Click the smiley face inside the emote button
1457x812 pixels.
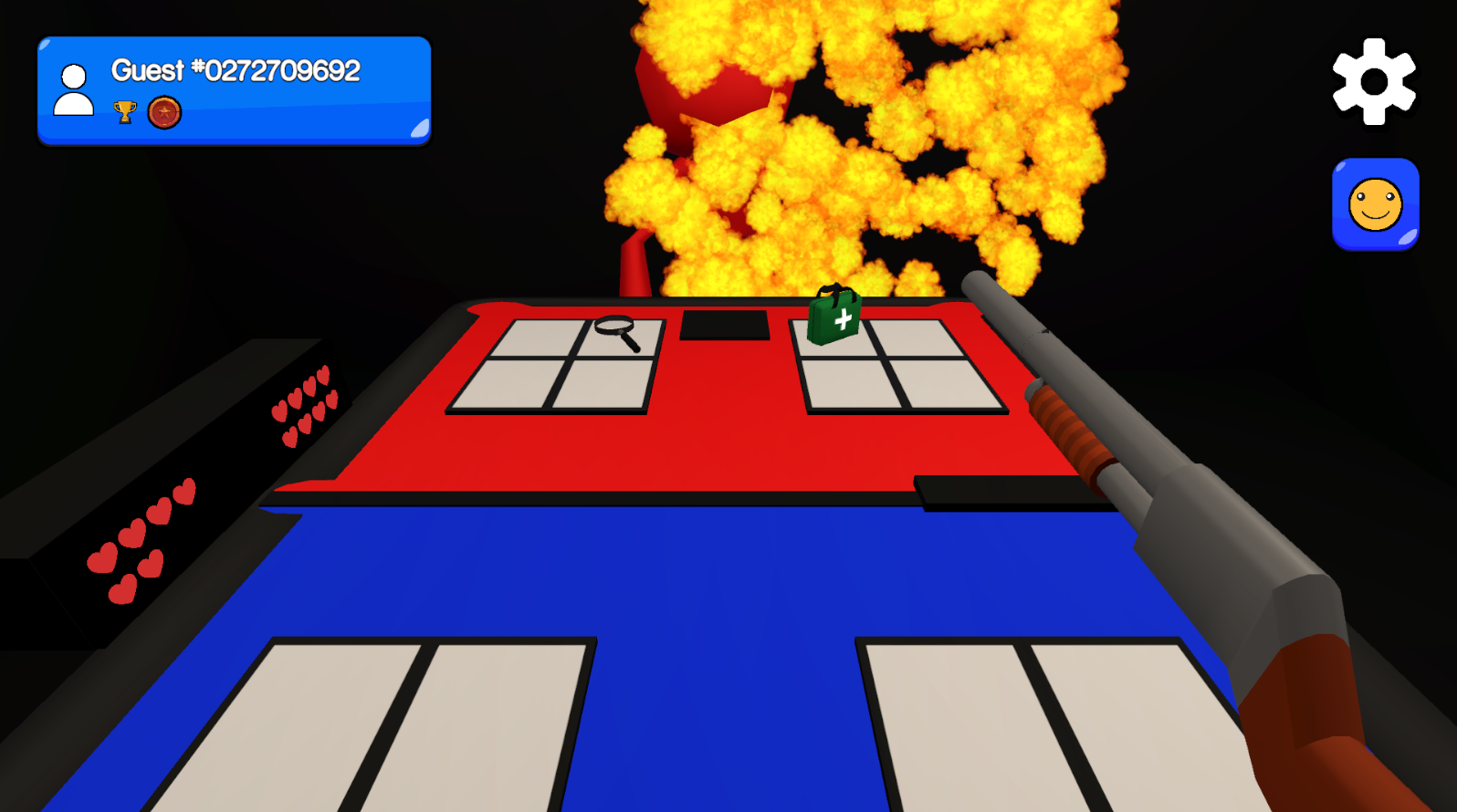pyautogui.click(x=1375, y=203)
